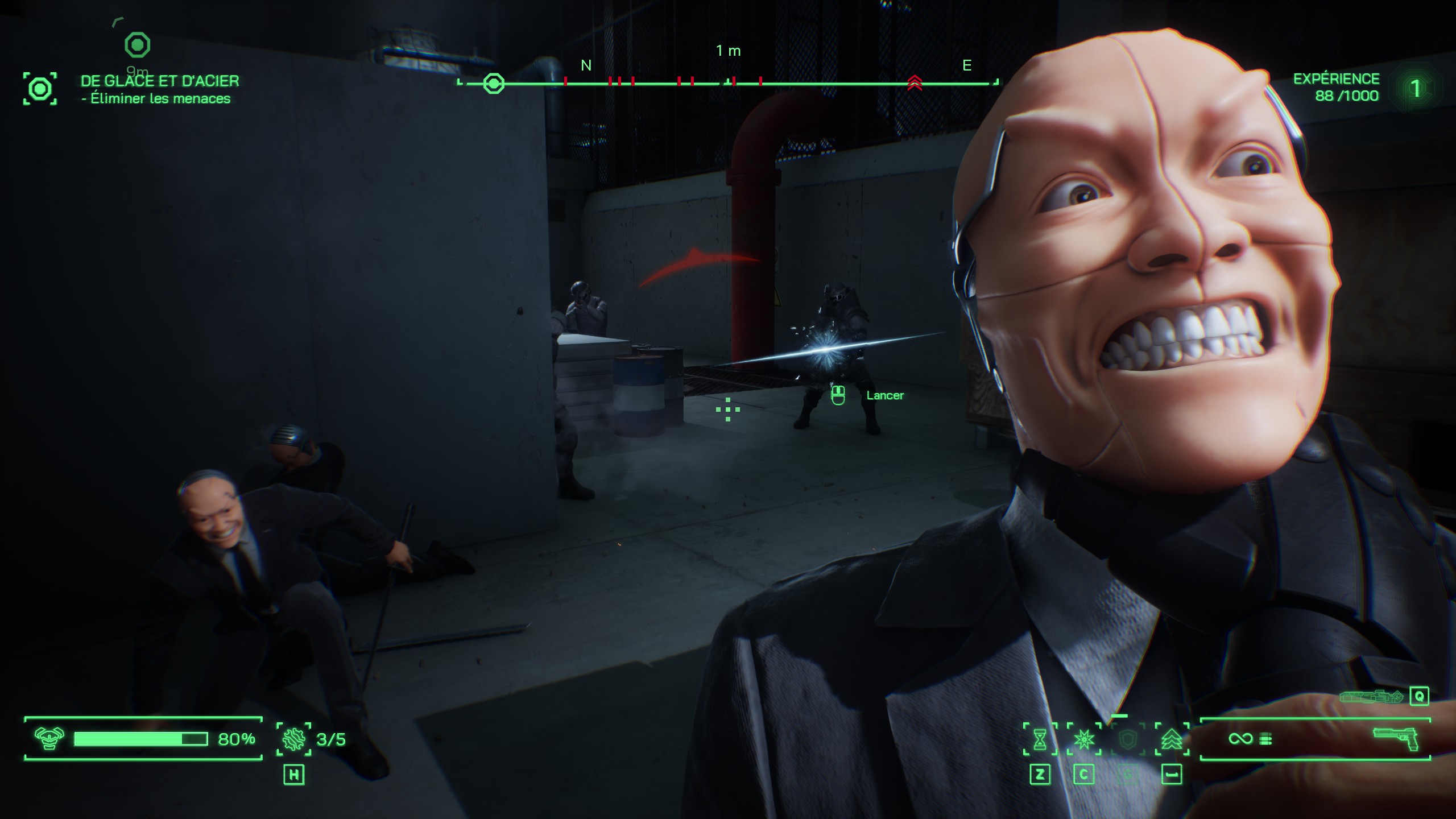Open the level 1 experience badge
The image size is (1456, 819).
click(1415, 88)
